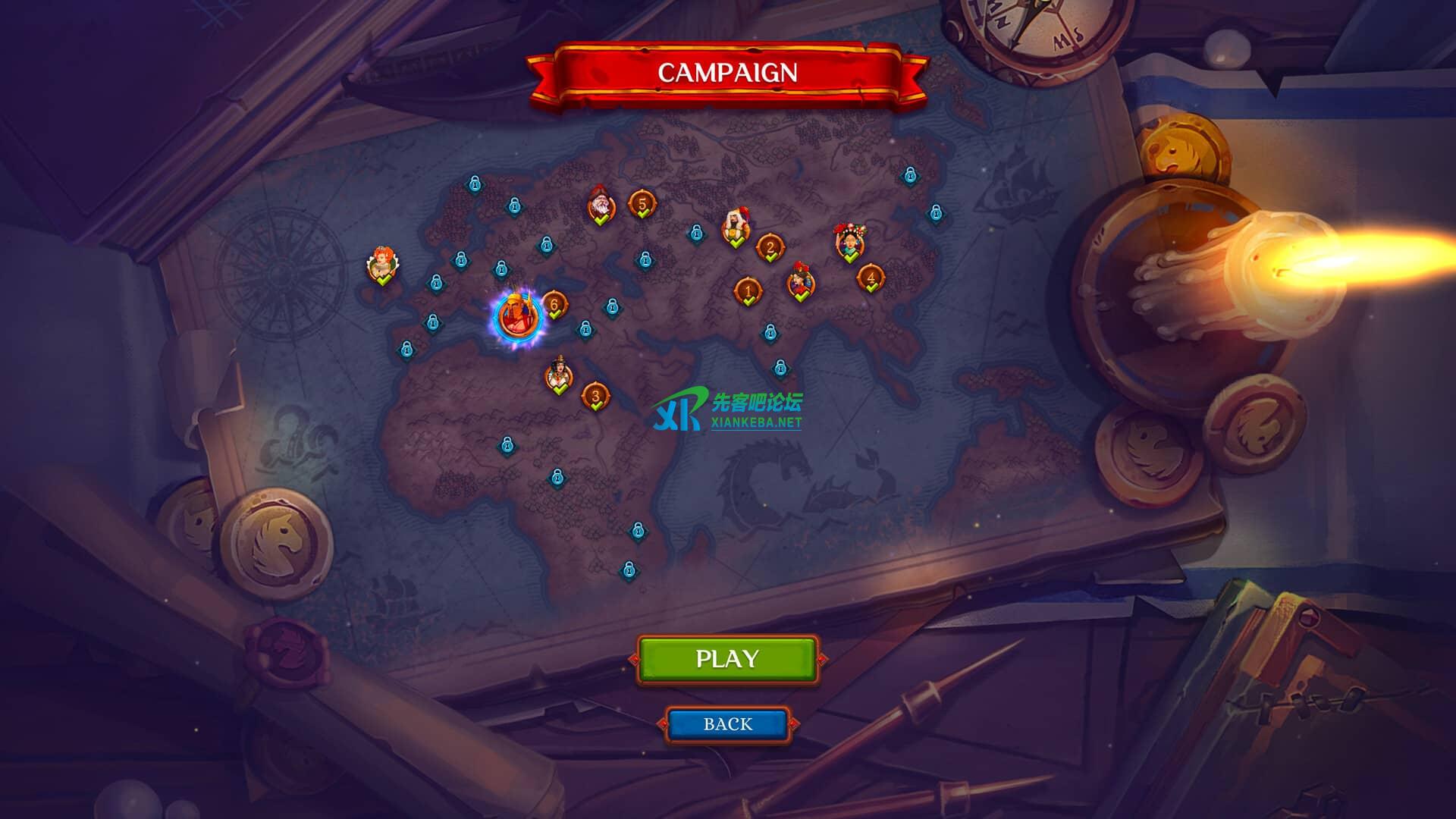Pick the level 3 map marker
The width and height of the screenshot is (1456, 819).
pyautogui.click(x=595, y=396)
